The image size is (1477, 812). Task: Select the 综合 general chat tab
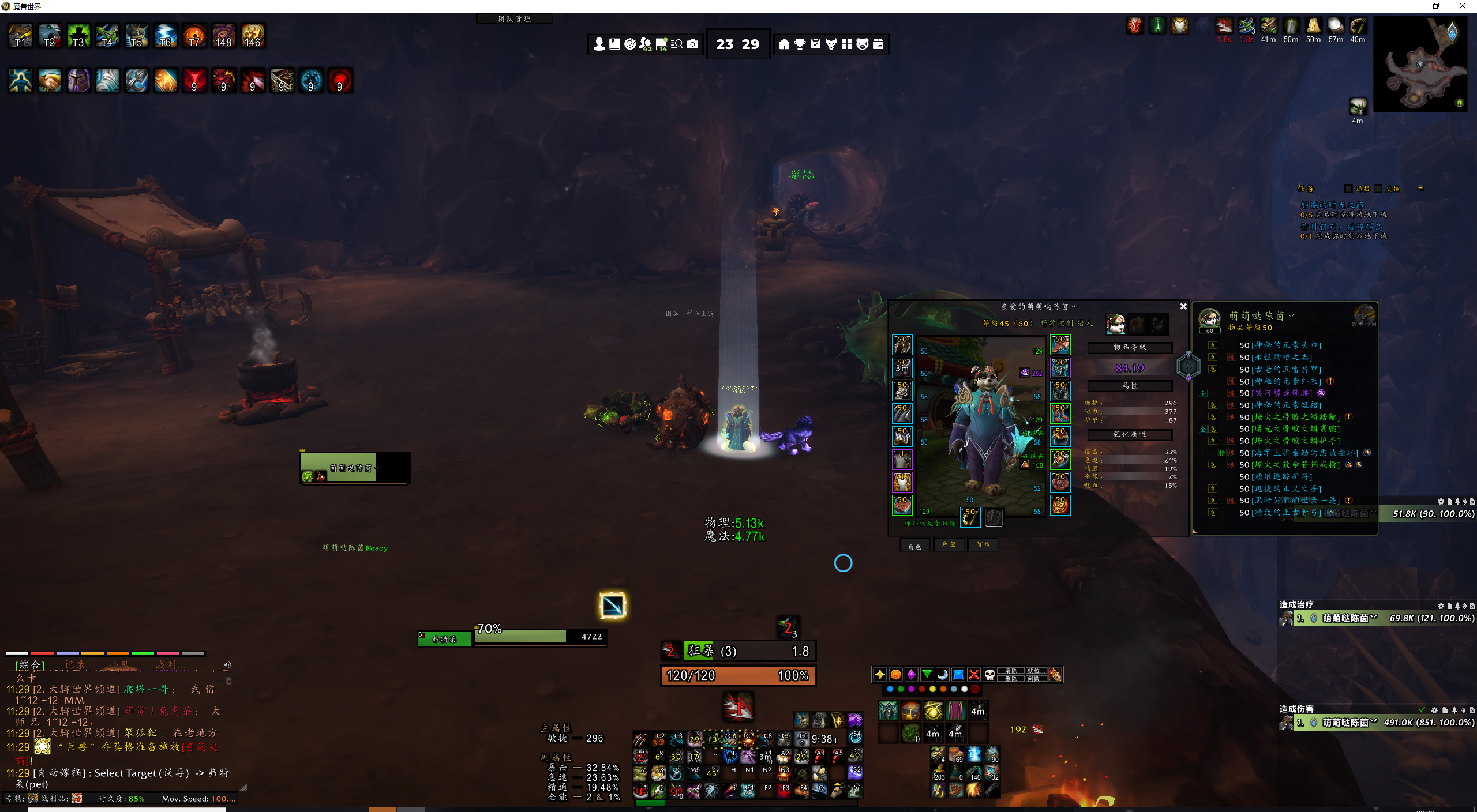click(29, 665)
